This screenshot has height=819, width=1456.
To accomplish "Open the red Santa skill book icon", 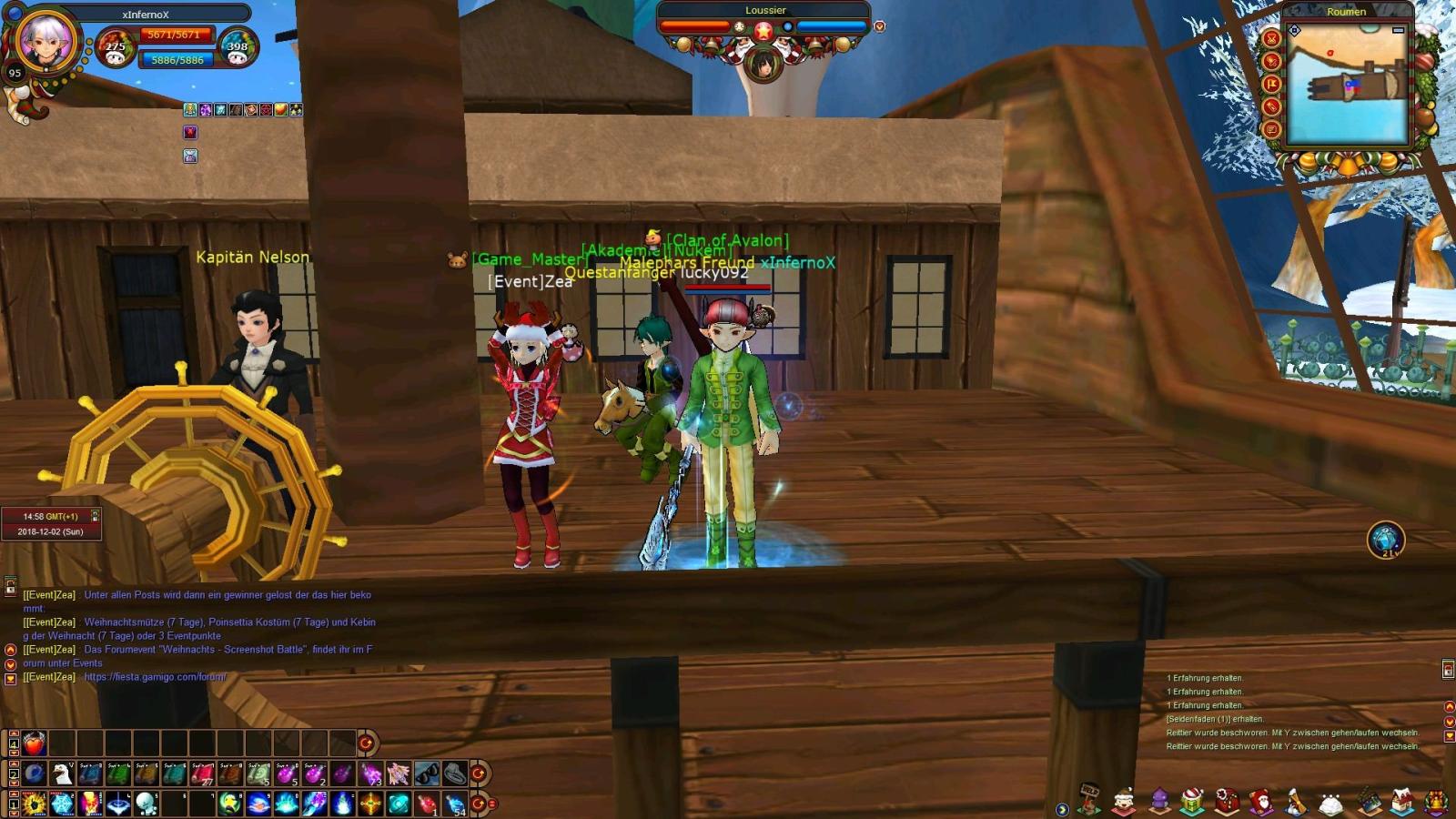I will tap(1263, 799).
